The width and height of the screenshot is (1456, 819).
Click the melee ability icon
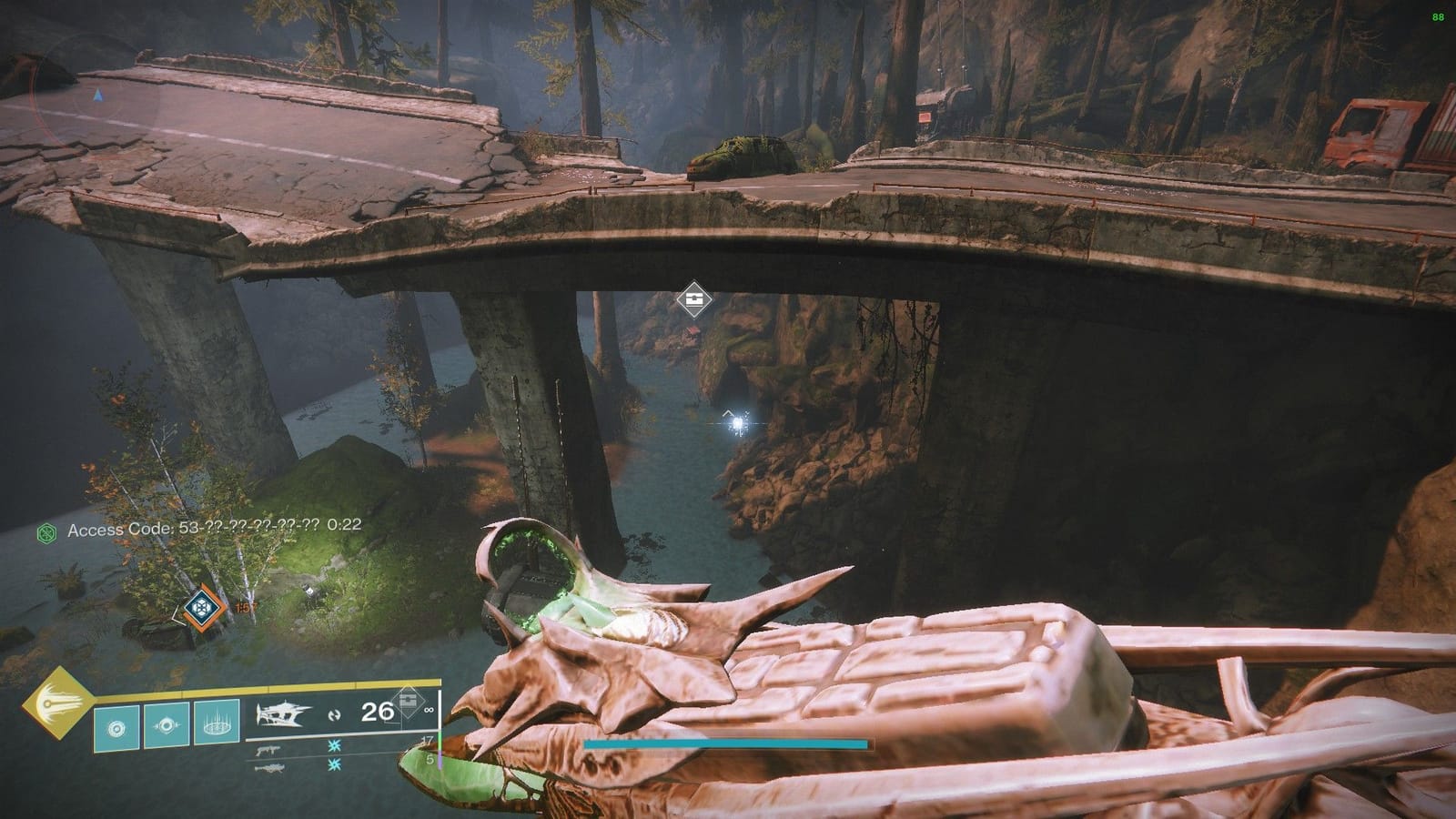[167, 726]
